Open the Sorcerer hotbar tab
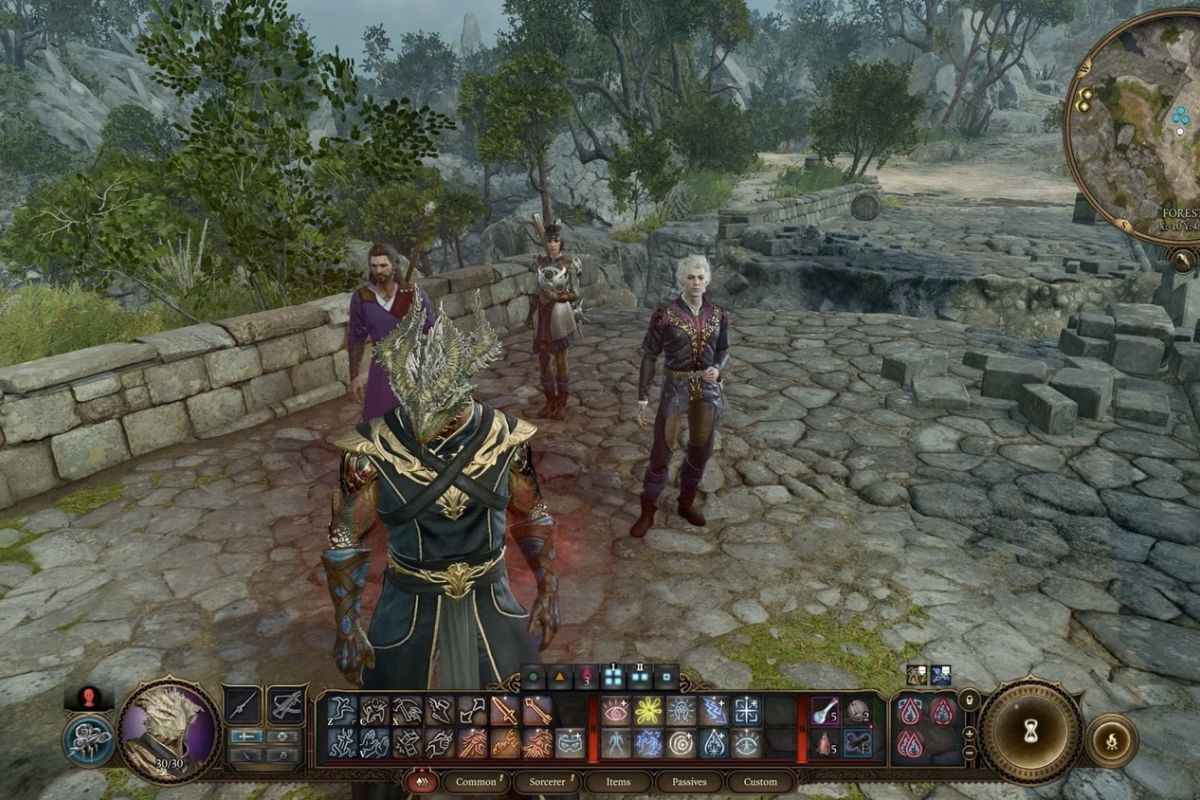 tap(546, 781)
